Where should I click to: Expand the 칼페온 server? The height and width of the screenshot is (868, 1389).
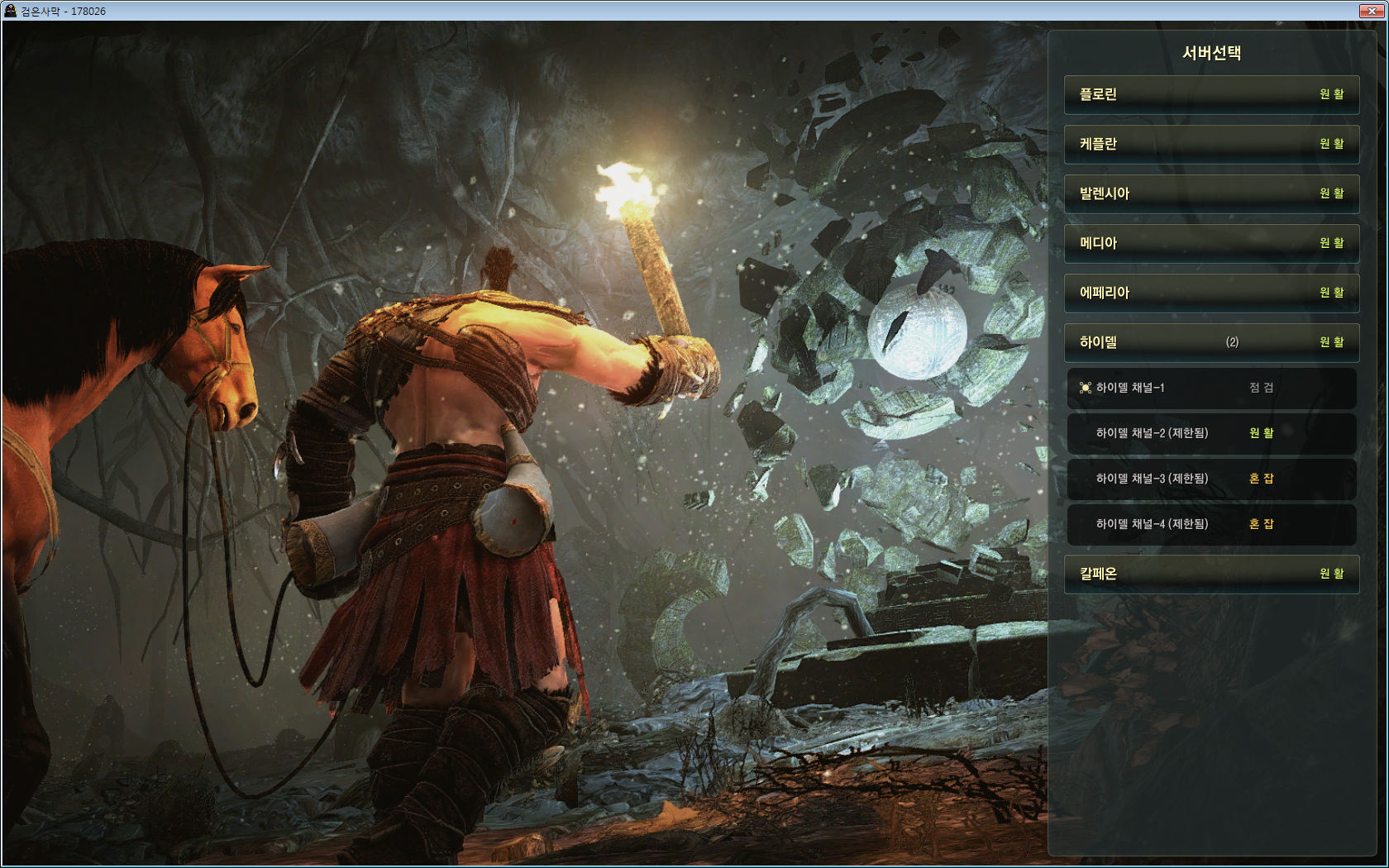click(x=1211, y=575)
